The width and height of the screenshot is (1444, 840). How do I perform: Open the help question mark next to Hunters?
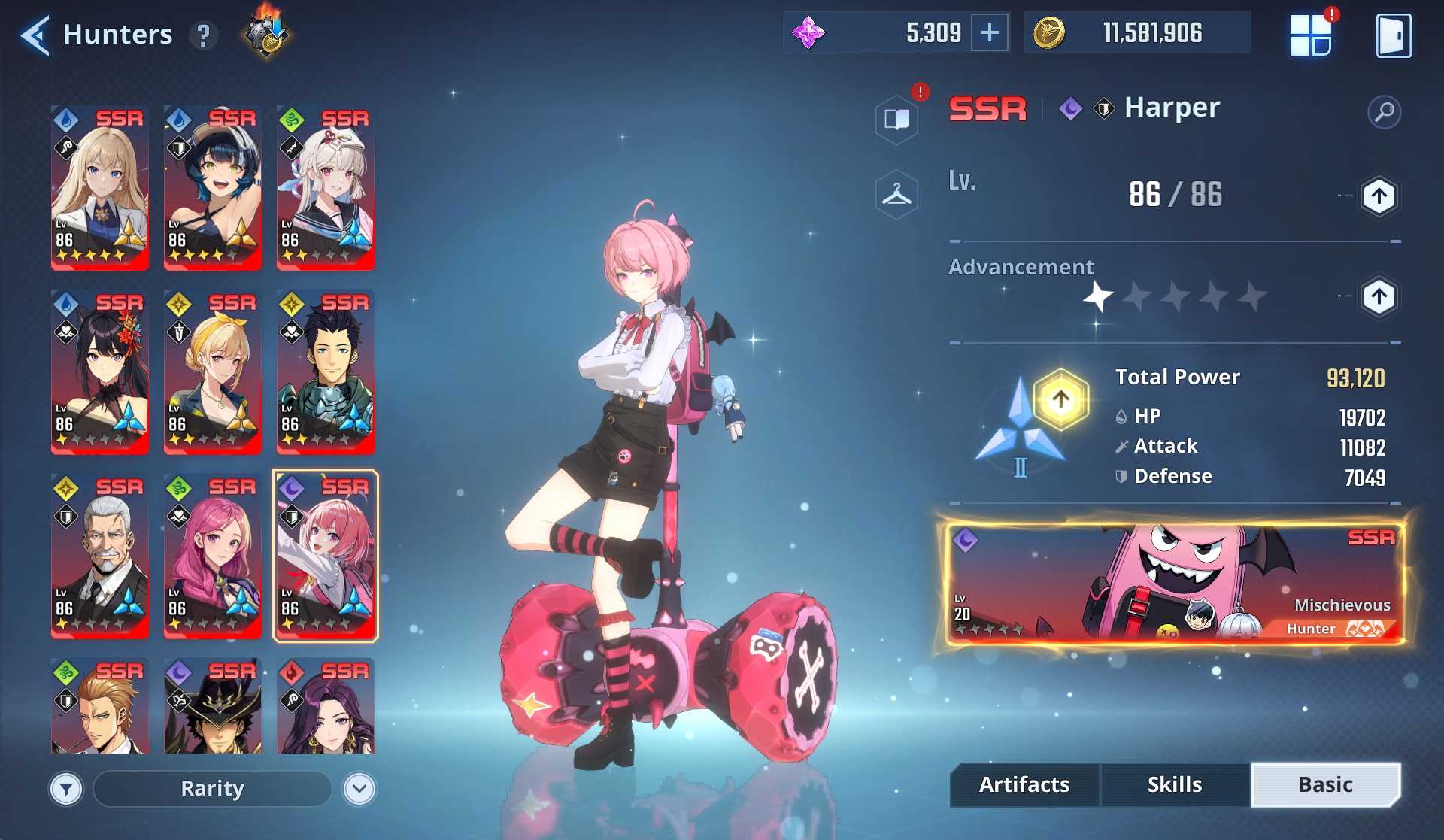coord(202,35)
